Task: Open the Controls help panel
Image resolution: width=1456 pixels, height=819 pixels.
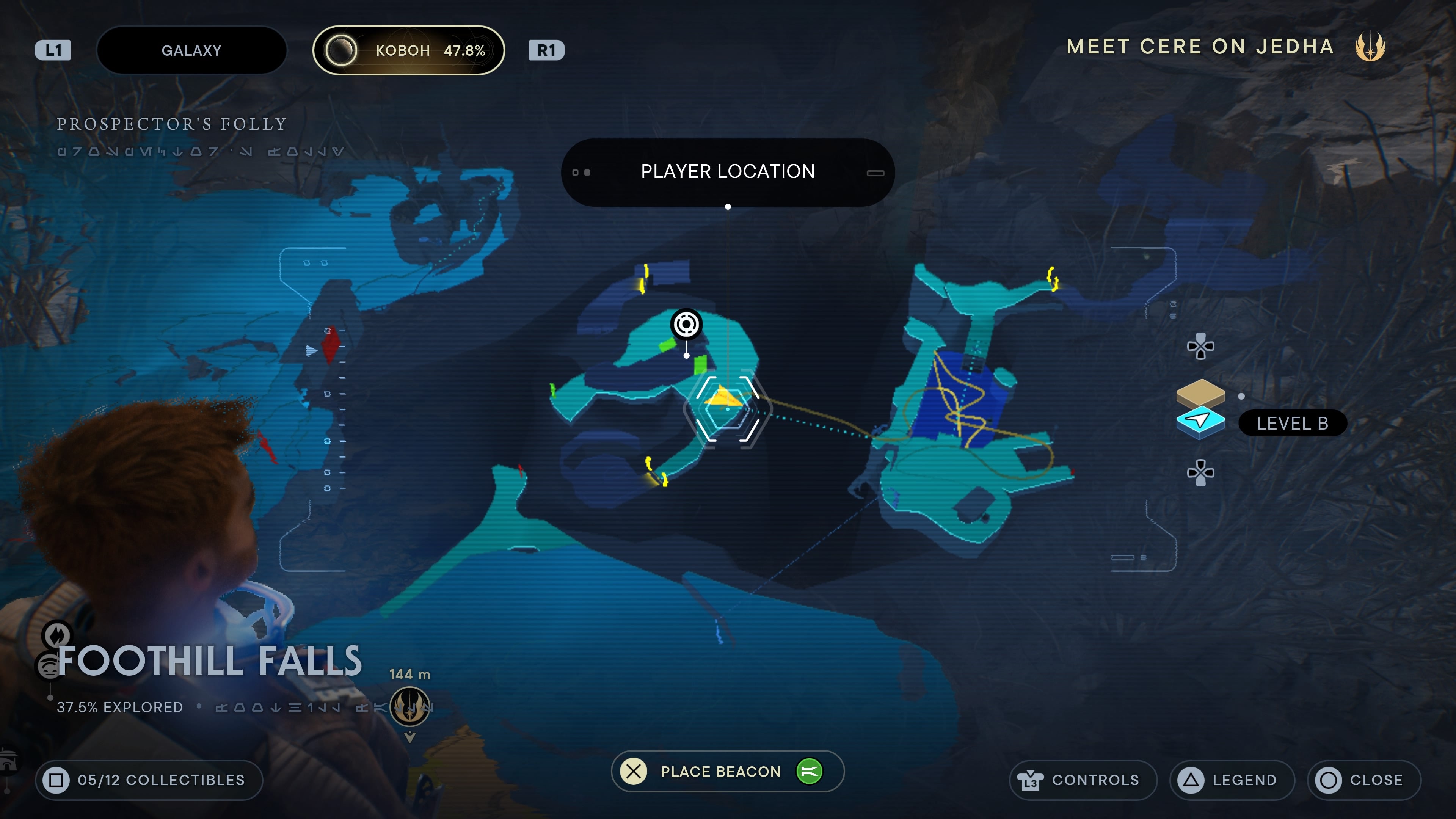Action: [1082, 780]
